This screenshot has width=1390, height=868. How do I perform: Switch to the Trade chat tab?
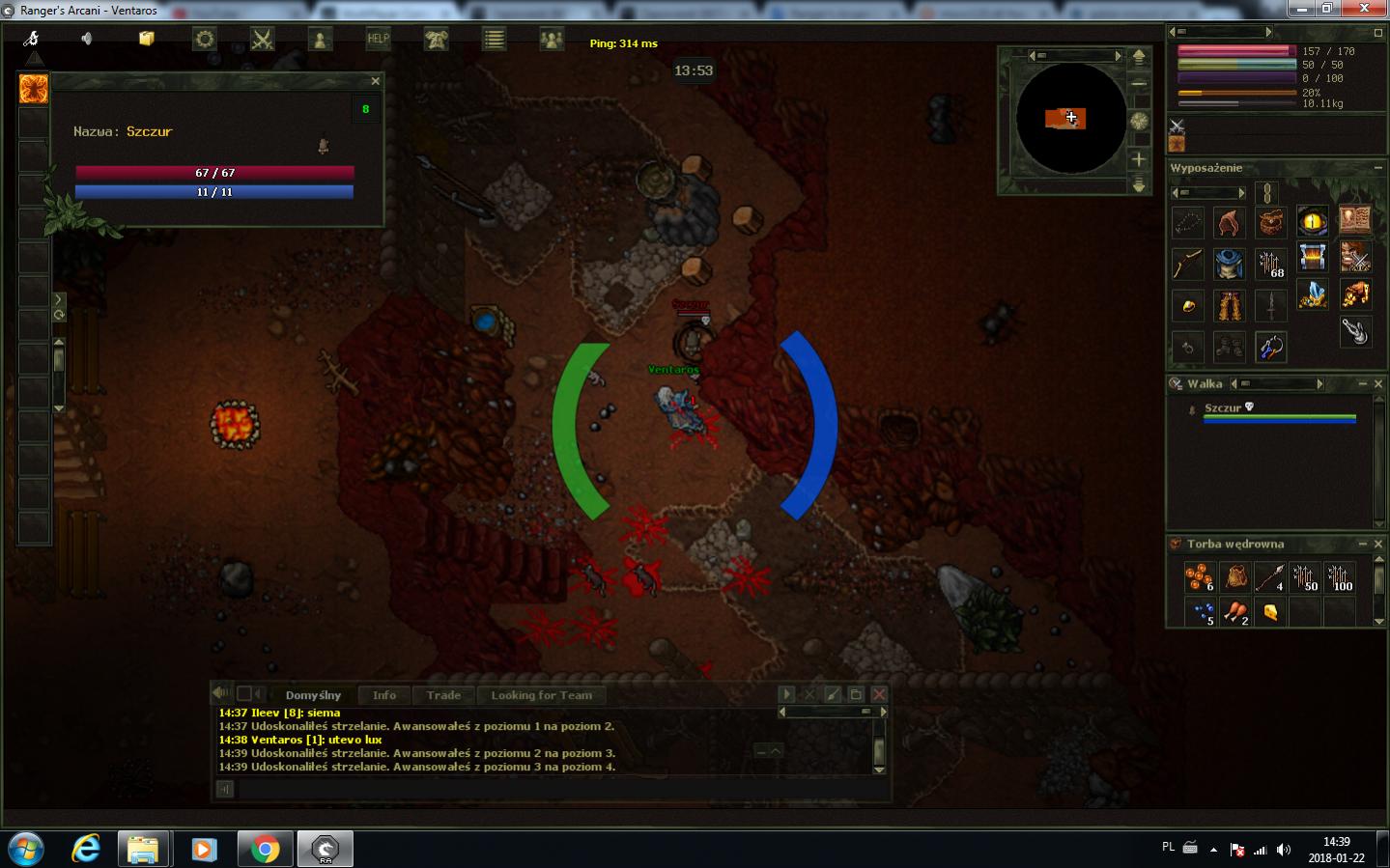coord(443,695)
